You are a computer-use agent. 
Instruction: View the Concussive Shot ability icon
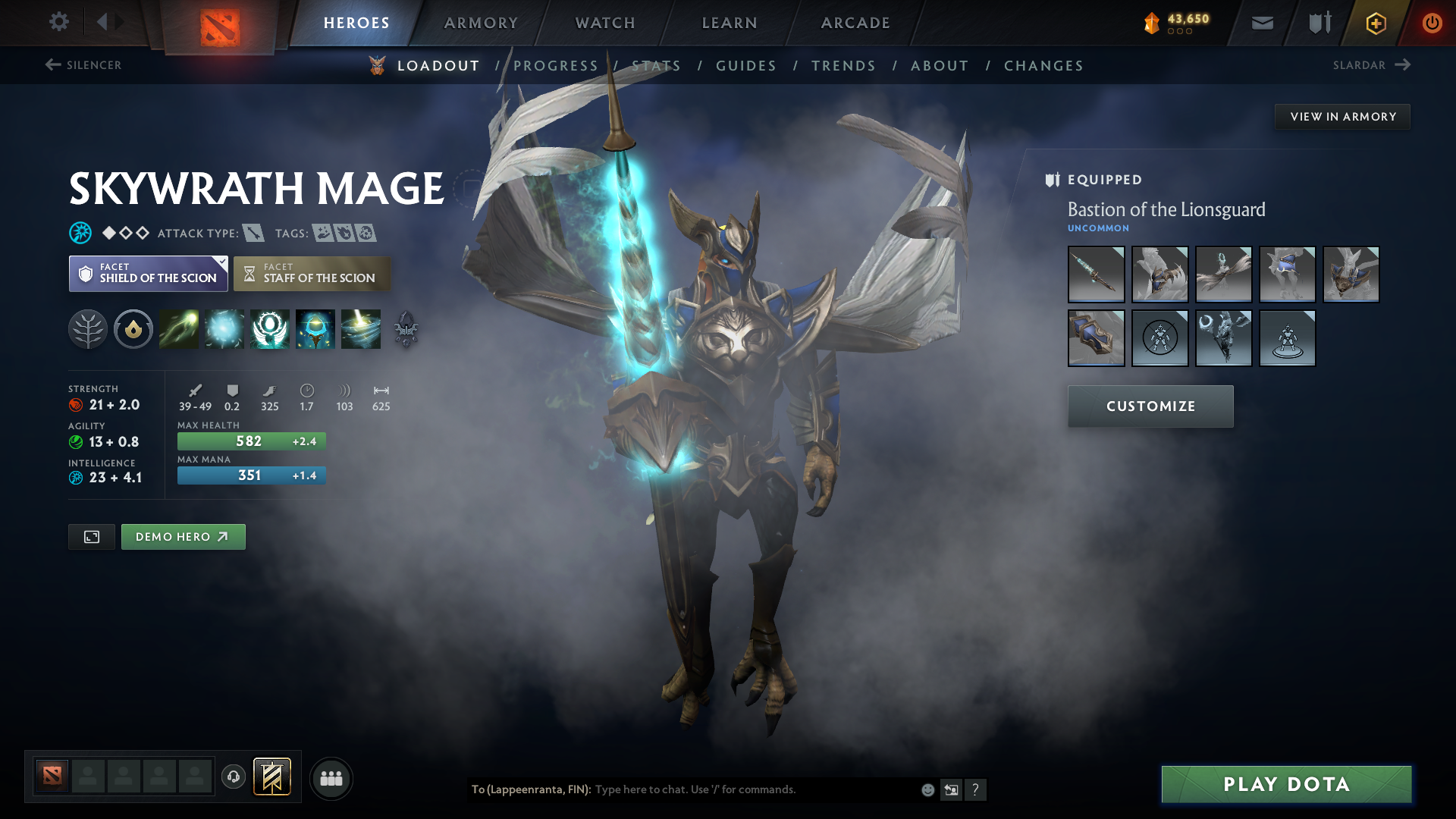click(x=224, y=329)
